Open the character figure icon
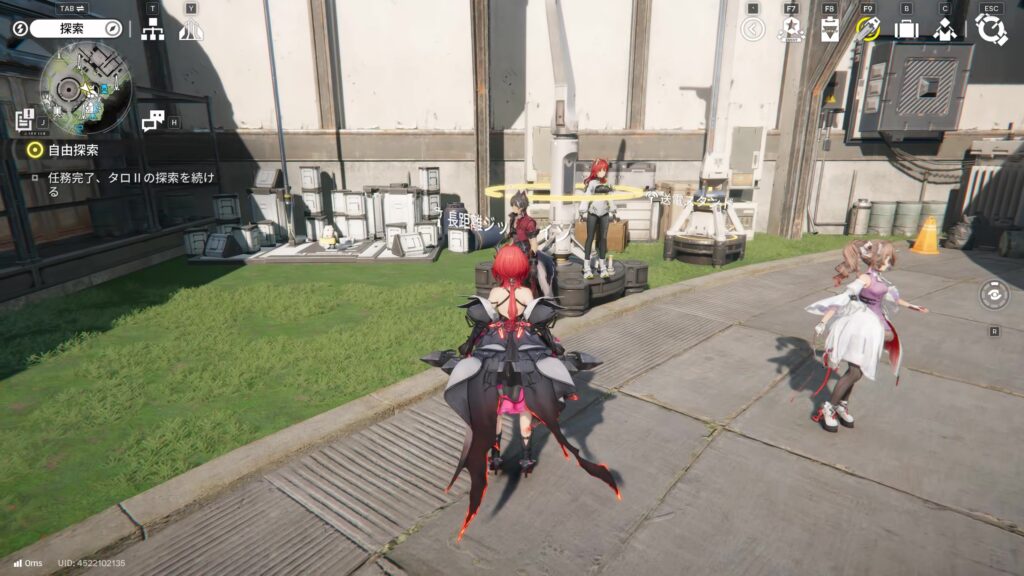This screenshot has width=1024, height=576. pyautogui.click(x=945, y=29)
